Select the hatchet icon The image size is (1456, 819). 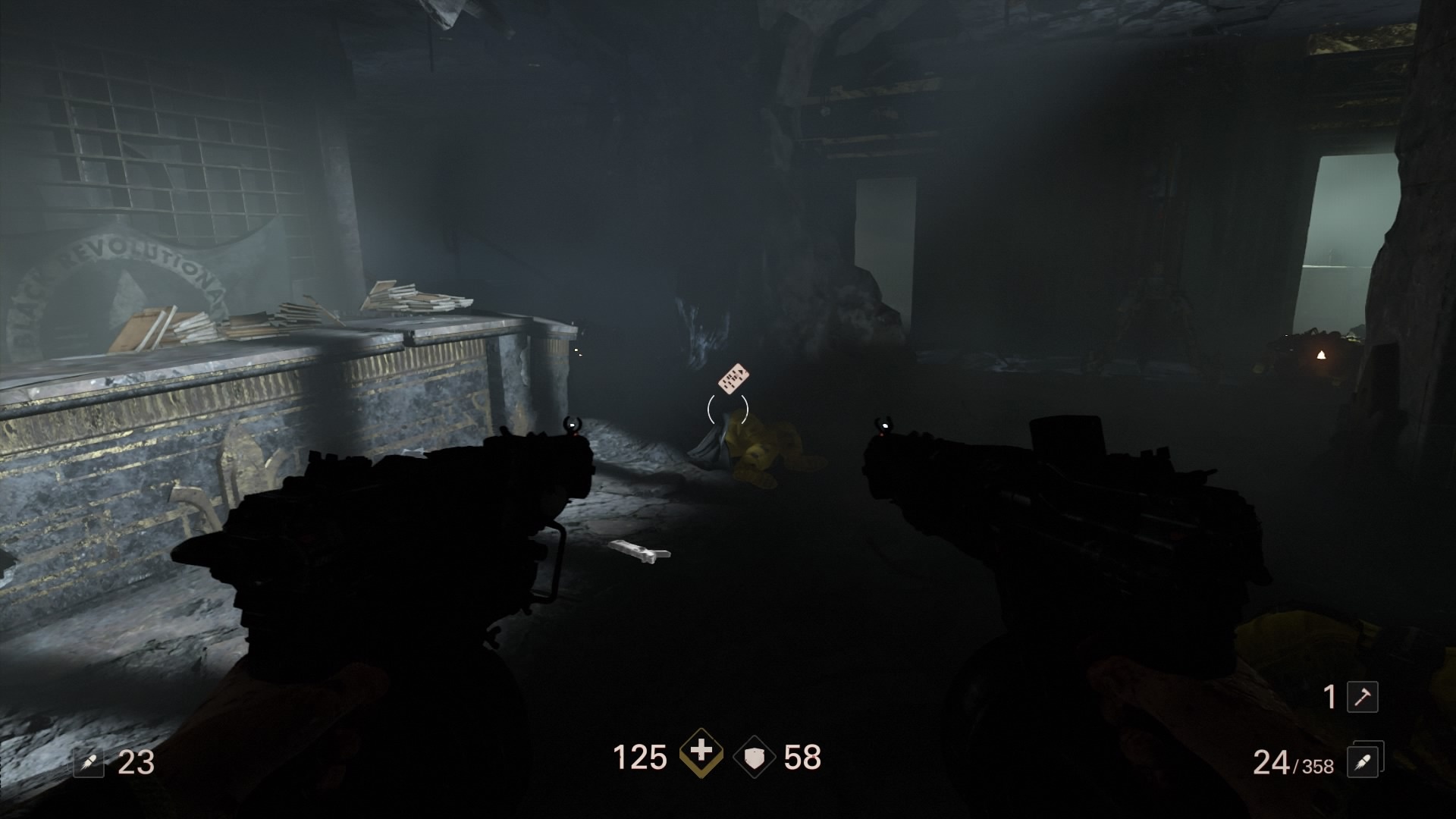click(1362, 697)
